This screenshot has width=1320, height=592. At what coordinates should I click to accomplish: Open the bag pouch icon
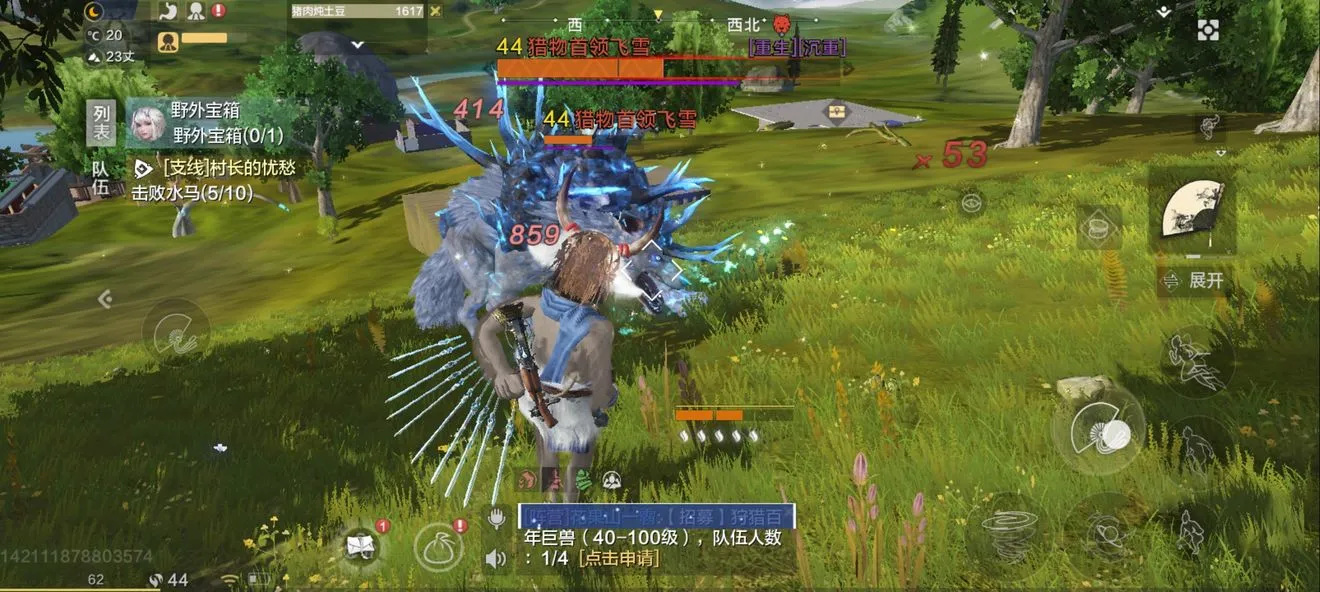(x=438, y=548)
